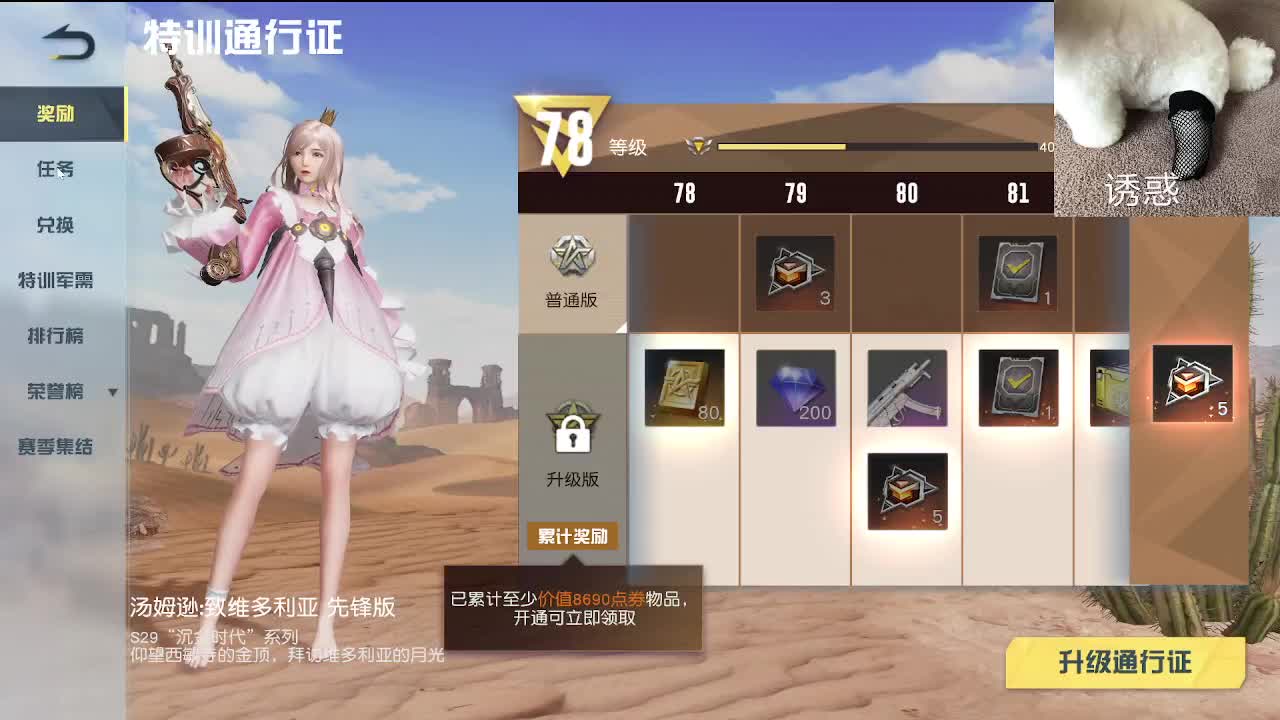Open the 80 token card reward
The width and height of the screenshot is (1280, 720).
coord(685,387)
